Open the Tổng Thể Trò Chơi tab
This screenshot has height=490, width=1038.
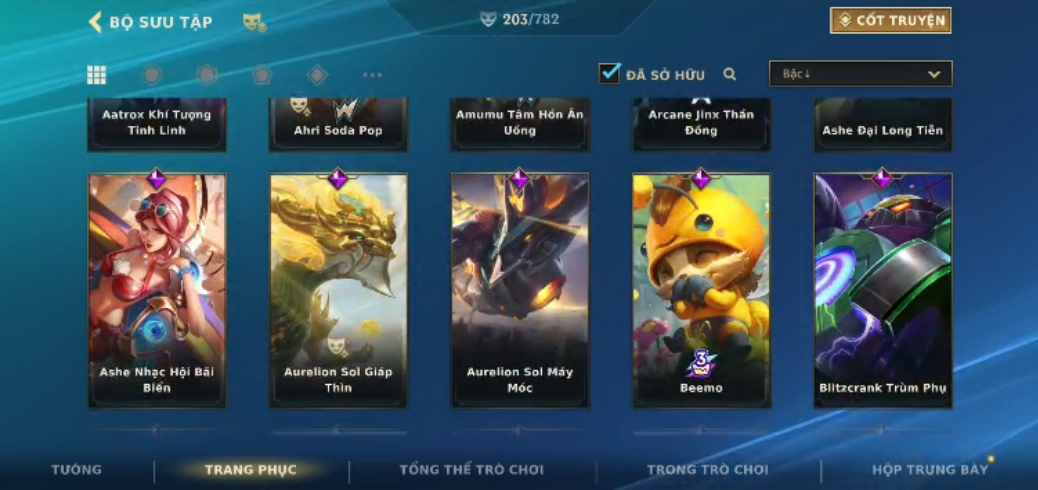[x=472, y=470]
